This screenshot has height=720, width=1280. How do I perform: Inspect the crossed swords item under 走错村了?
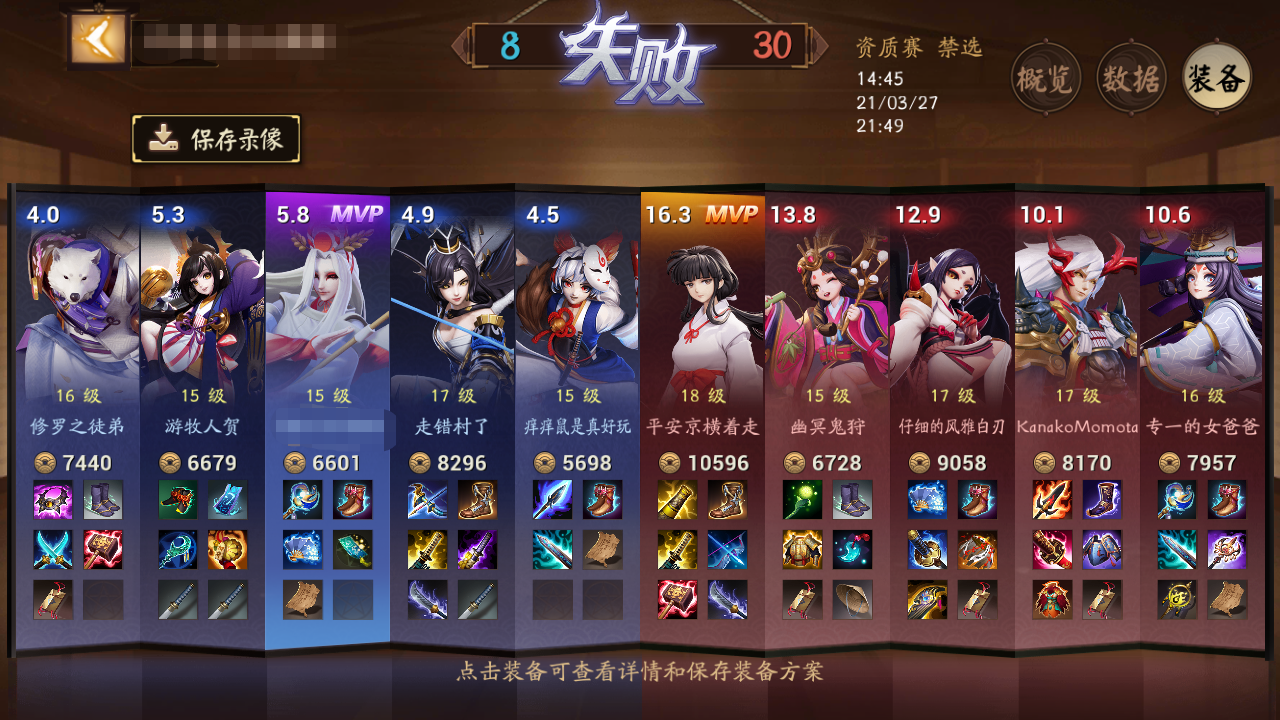pyautogui.click(x=428, y=500)
